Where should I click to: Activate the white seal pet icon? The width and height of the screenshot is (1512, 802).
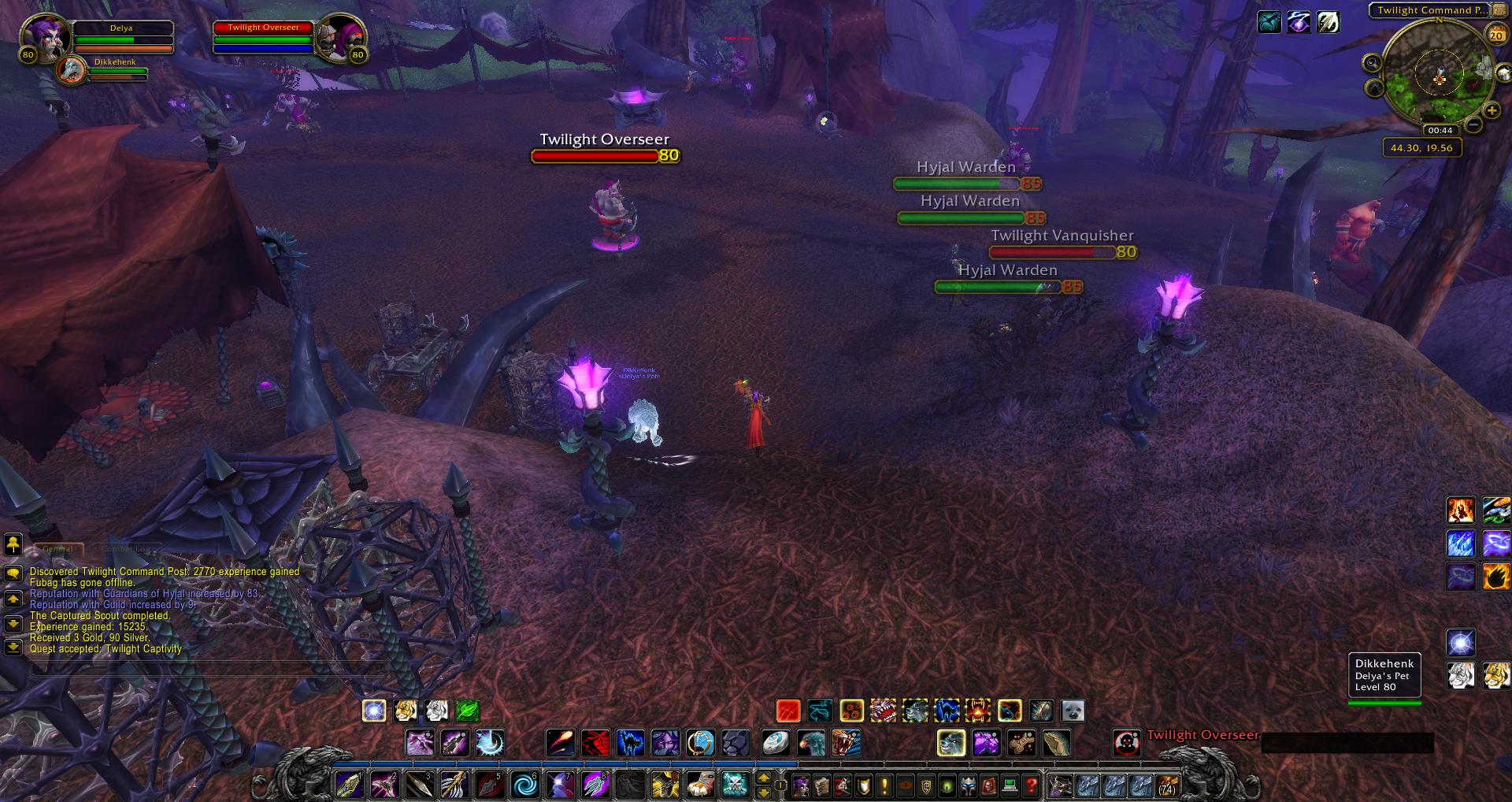[1072, 711]
